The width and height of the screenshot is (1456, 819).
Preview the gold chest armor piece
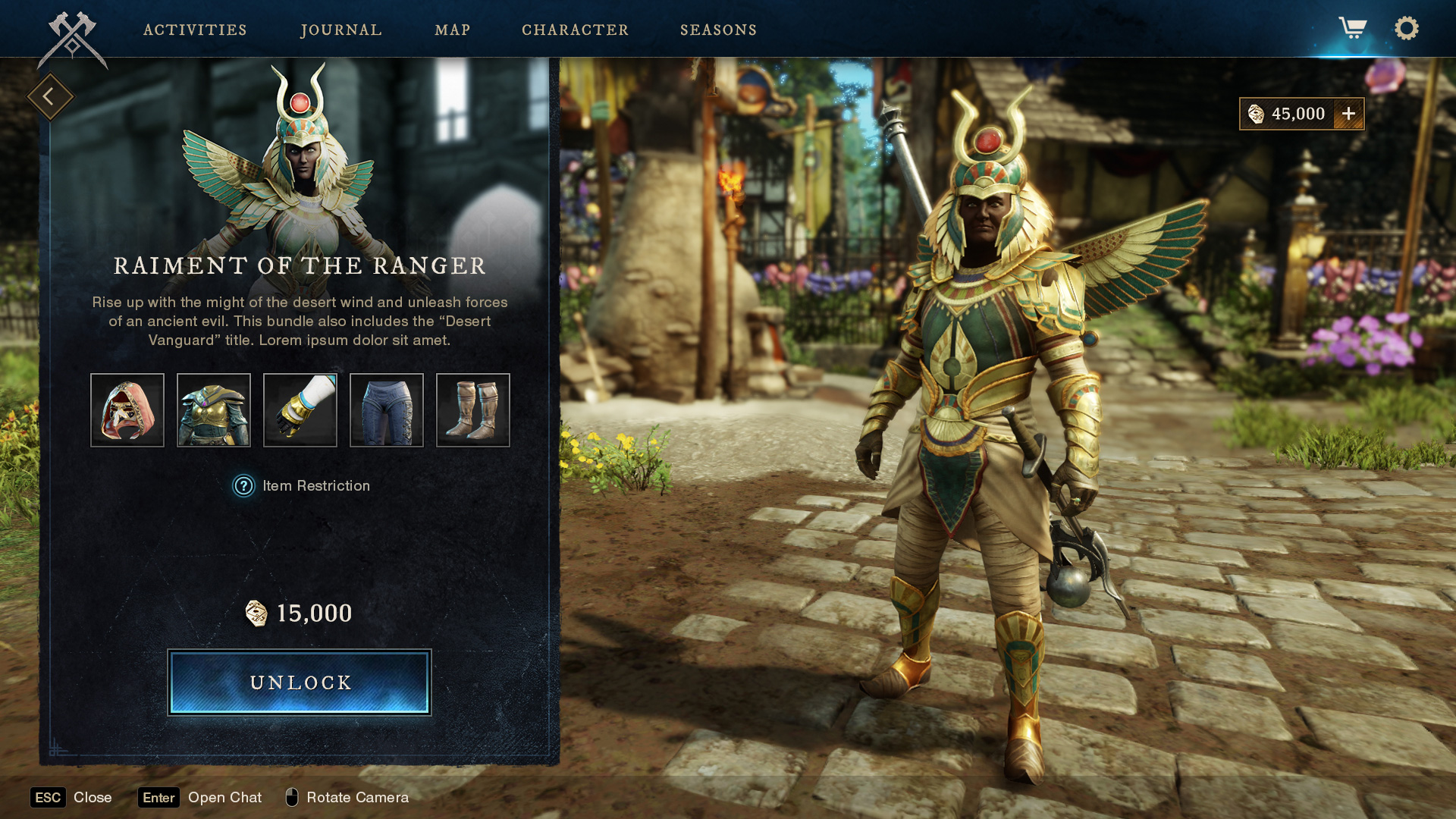pos(214,410)
